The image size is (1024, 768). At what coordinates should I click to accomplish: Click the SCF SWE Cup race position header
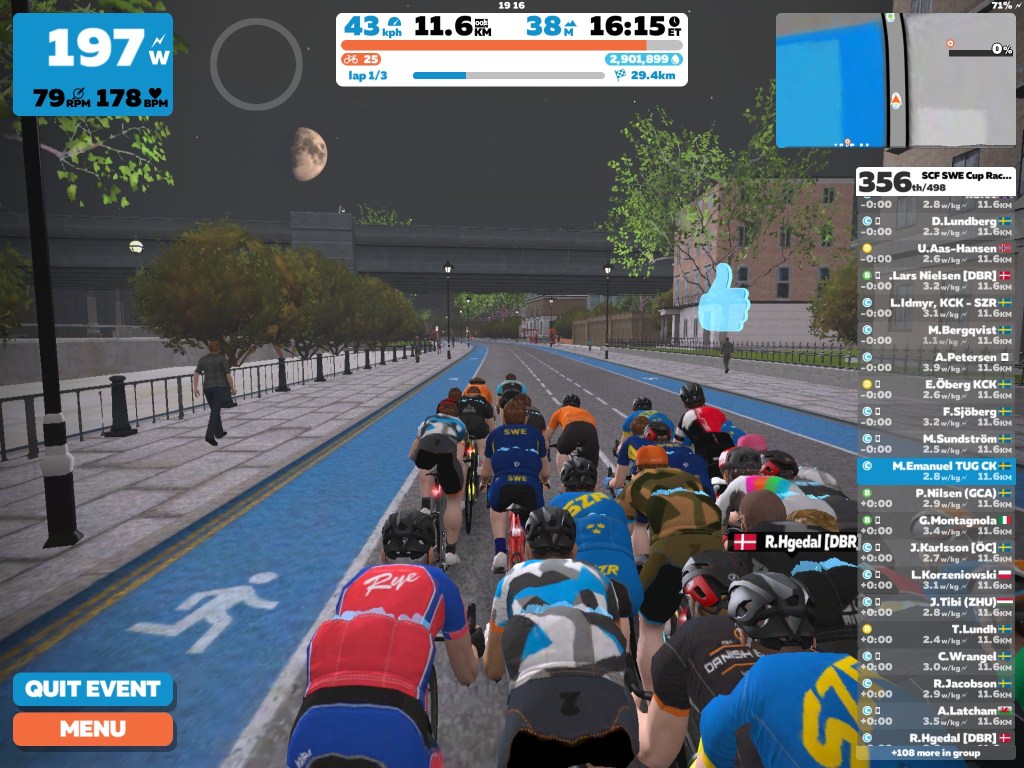(x=936, y=181)
